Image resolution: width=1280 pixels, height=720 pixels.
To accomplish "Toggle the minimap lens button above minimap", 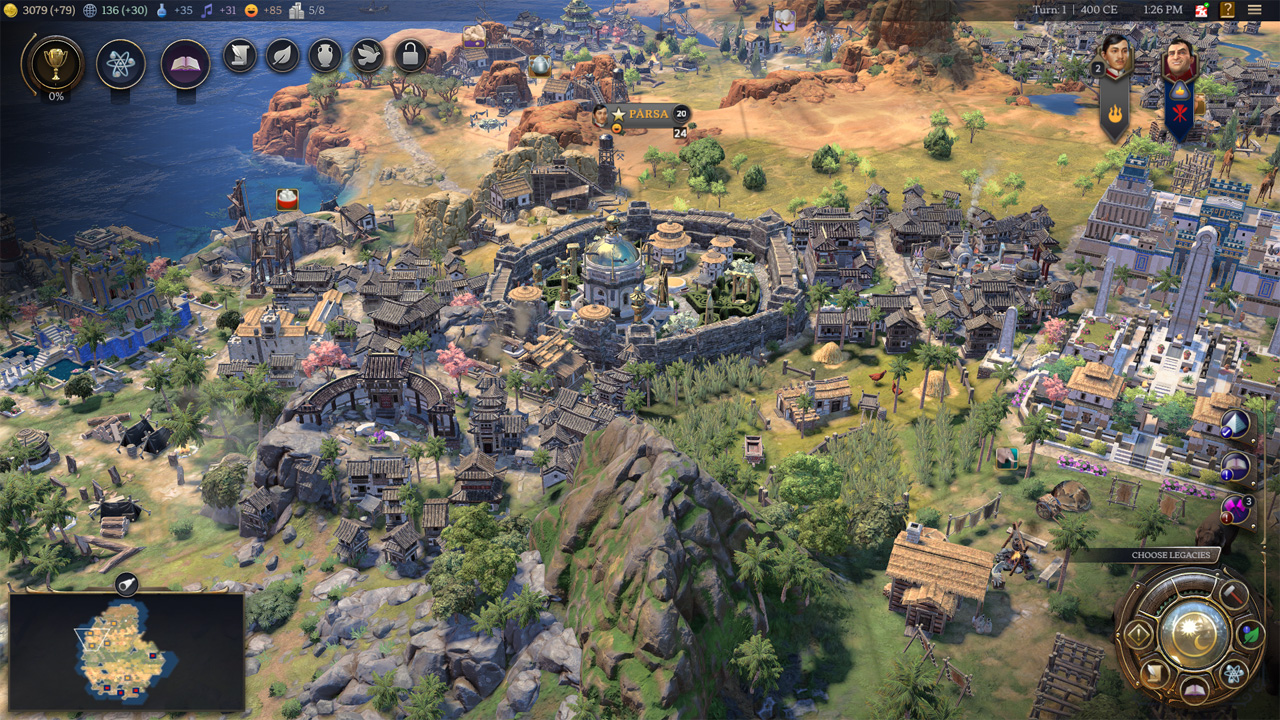I will (127, 585).
